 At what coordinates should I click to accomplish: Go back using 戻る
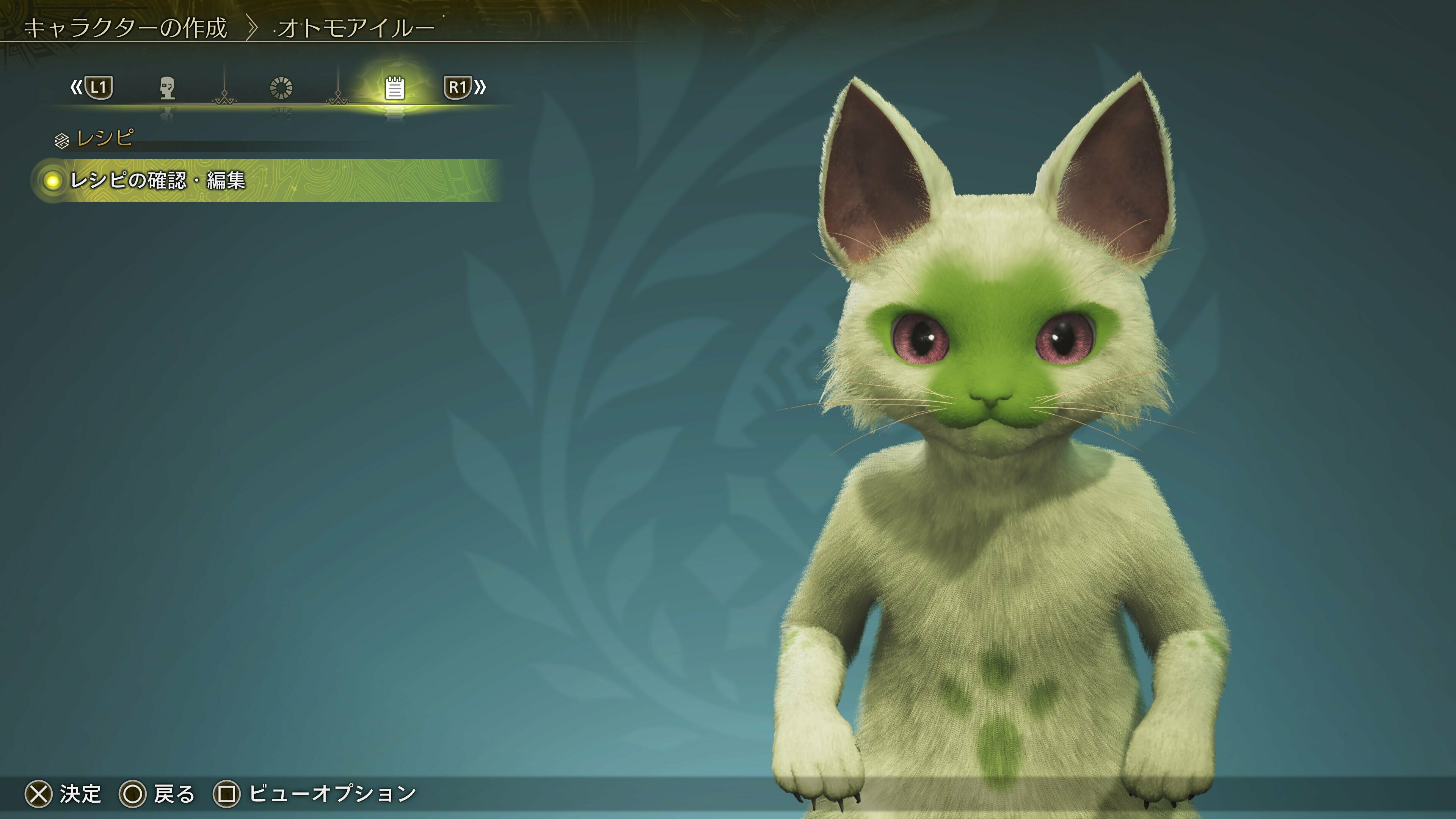tap(175, 794)
